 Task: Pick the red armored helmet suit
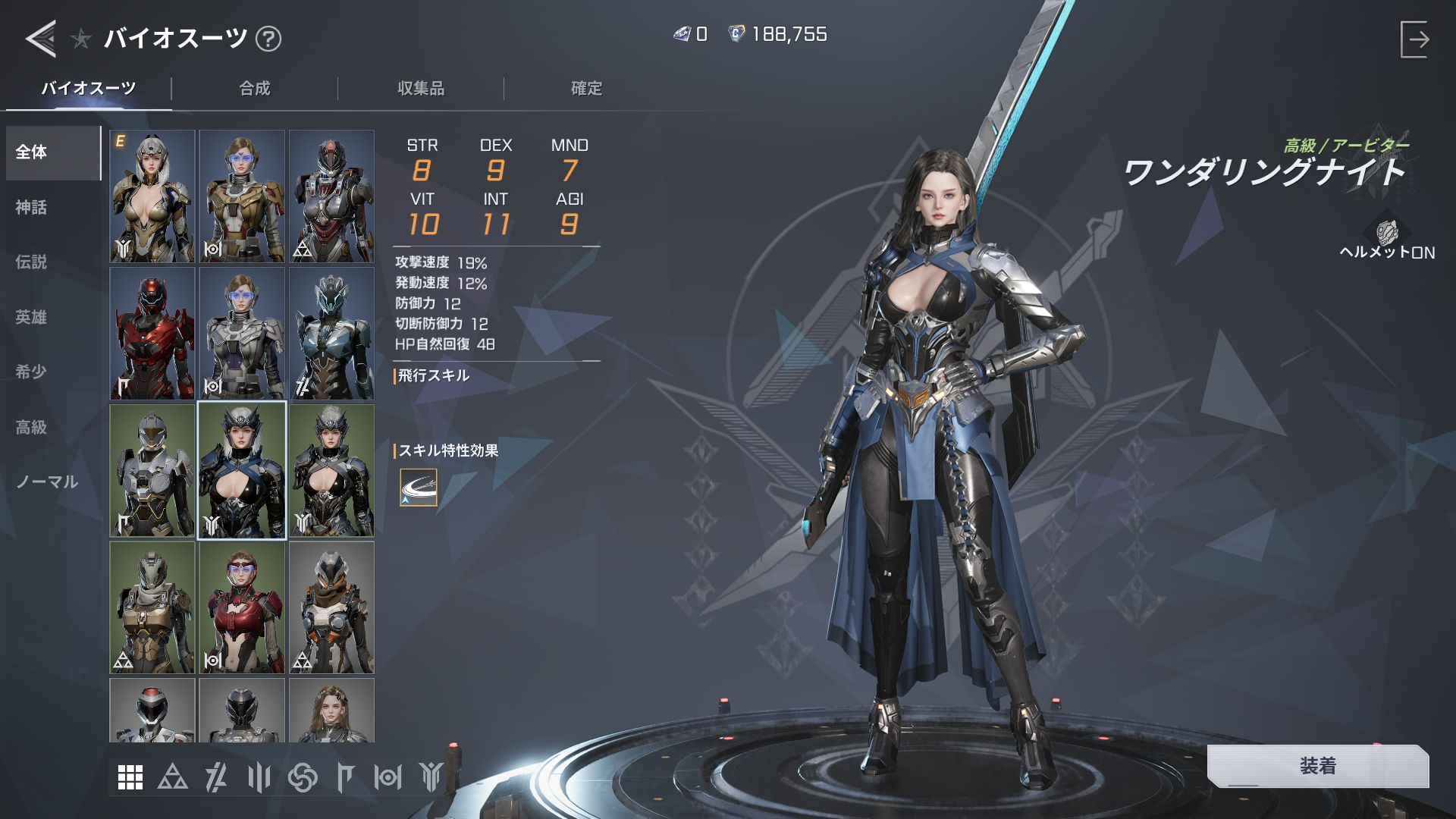(152, 333)
